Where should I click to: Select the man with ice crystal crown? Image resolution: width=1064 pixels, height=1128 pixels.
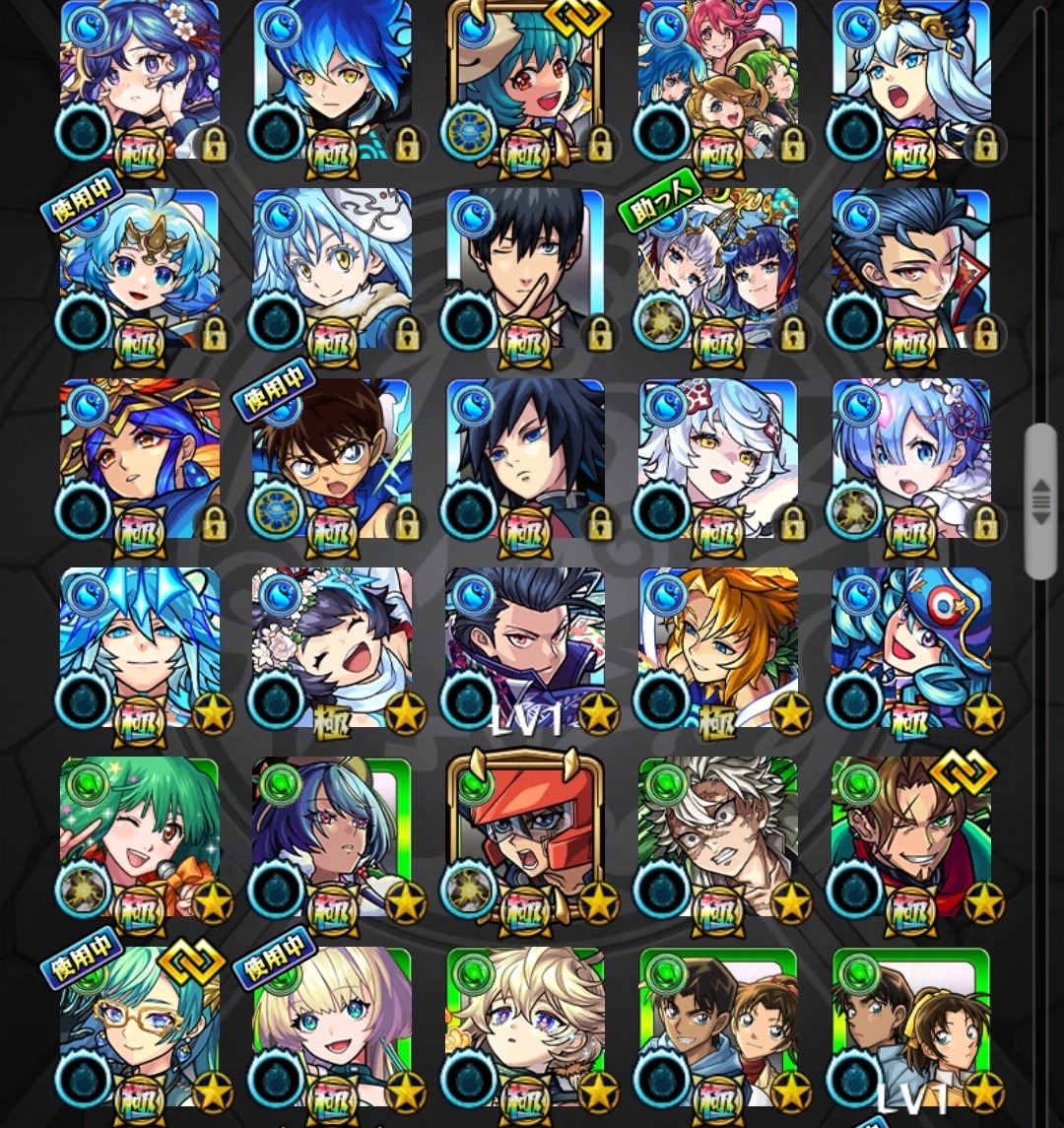139,649
